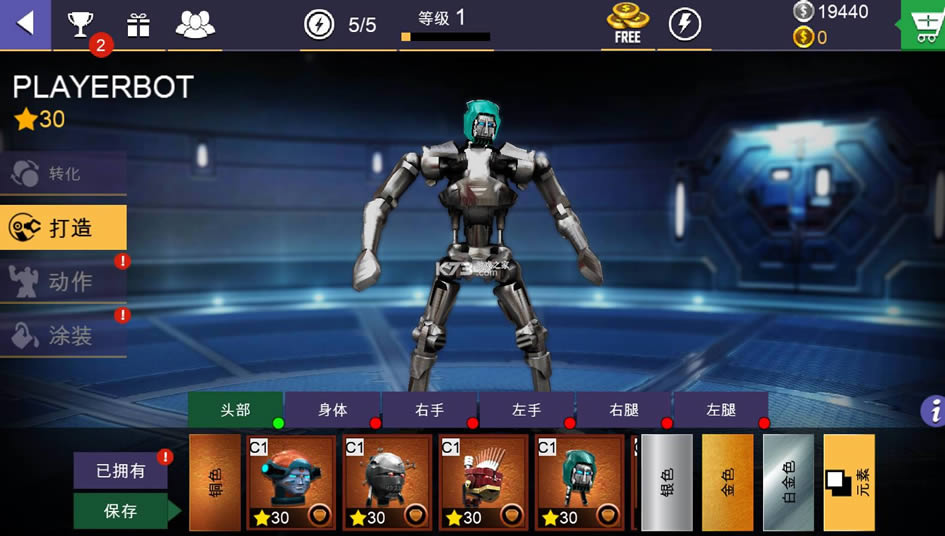945x536 pixels.
Task: Switch to the 右腿 right leg tab
Action: click(623, 410)
